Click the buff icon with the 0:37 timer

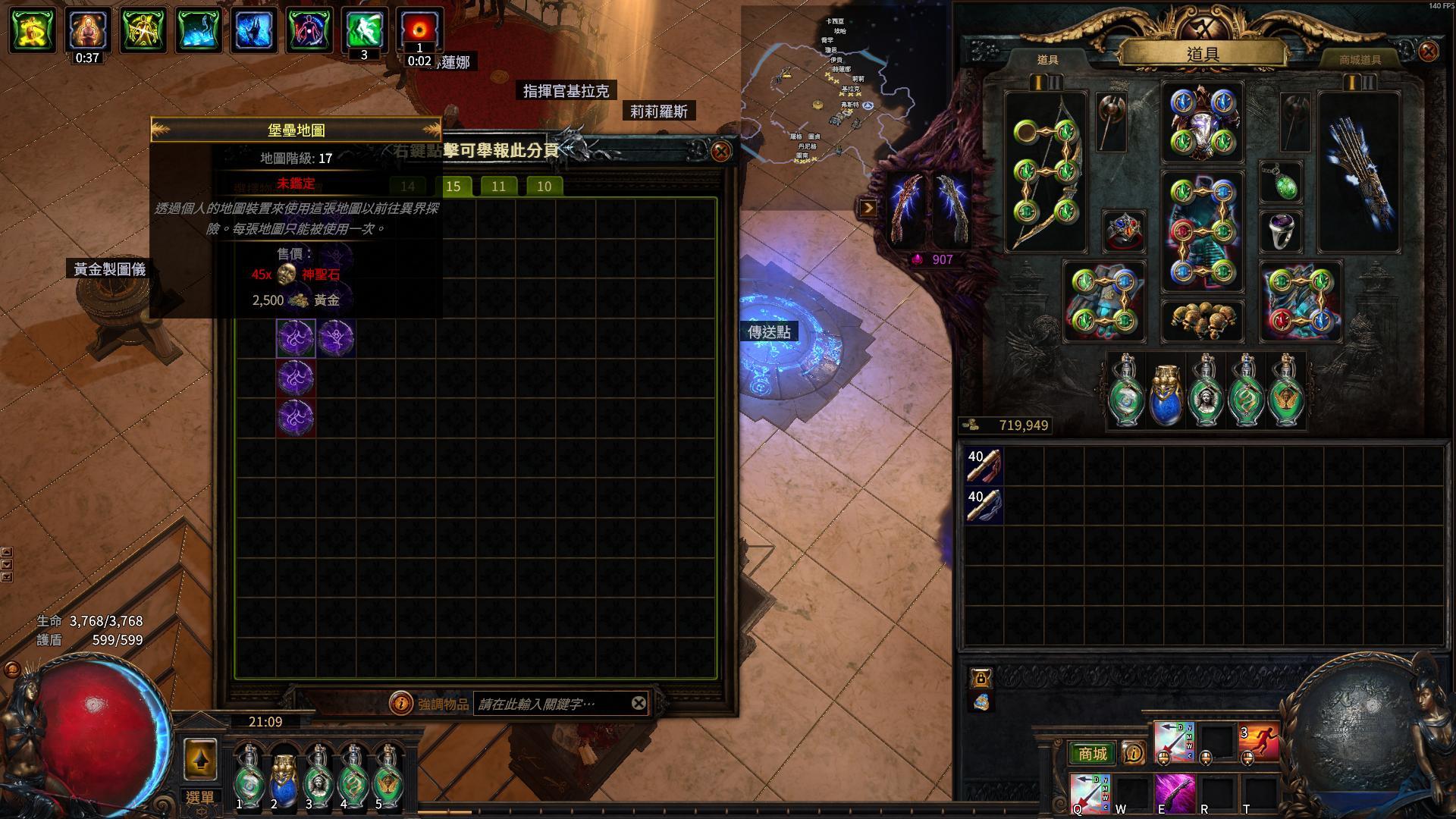click(x=85, y=30)
